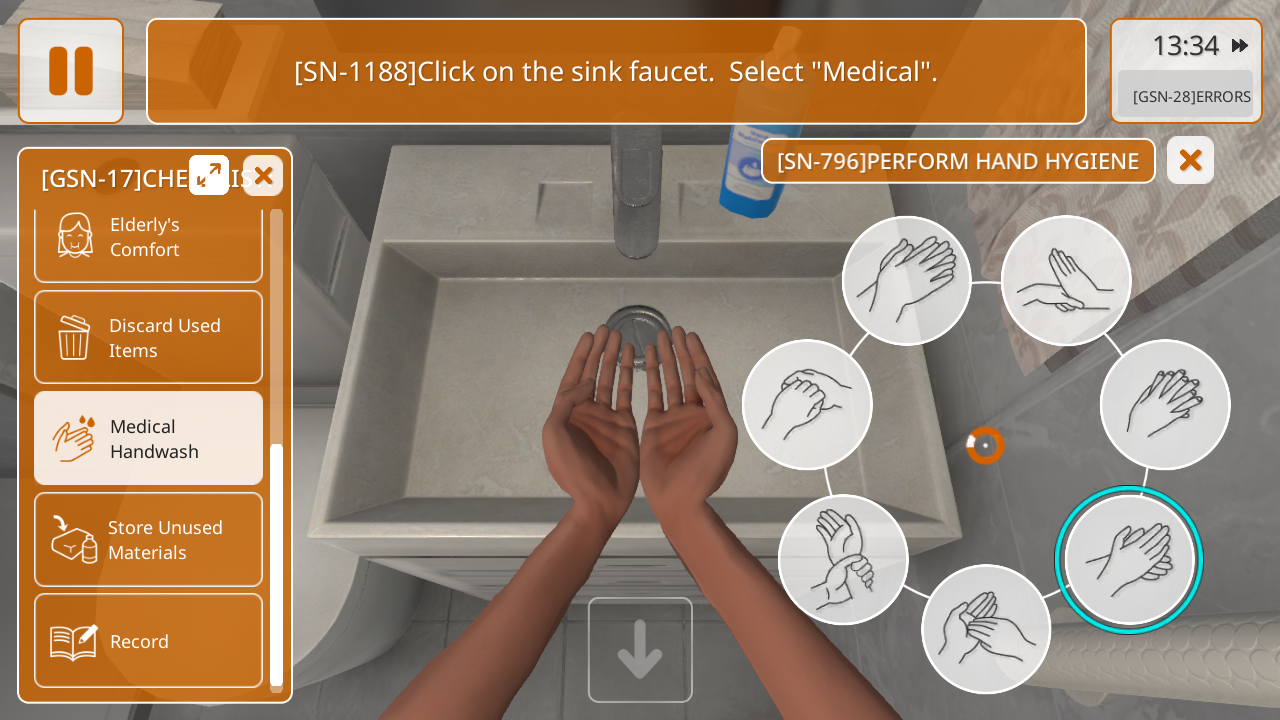
Task: Open the Record checklist entry
Action: pyautogui.click(x=148, y=641)
